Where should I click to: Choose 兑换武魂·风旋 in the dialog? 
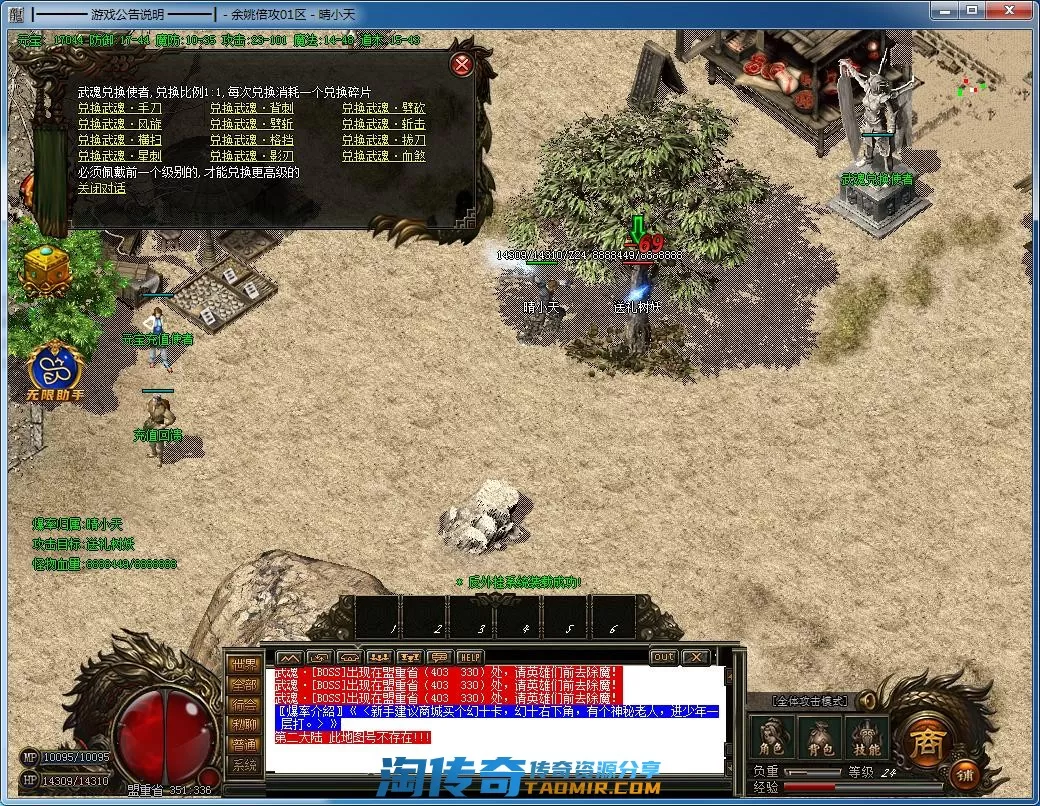click(x=120, y=124)
